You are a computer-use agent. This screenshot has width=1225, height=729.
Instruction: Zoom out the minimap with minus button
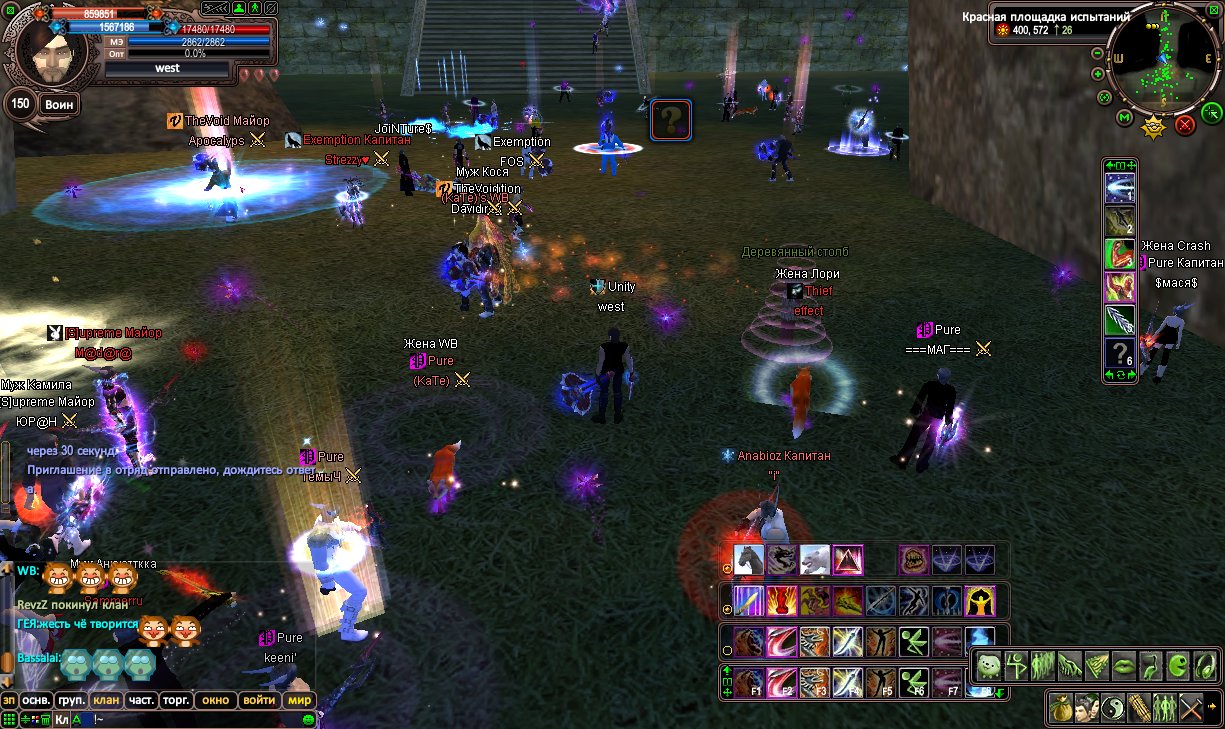(1097, 53)
